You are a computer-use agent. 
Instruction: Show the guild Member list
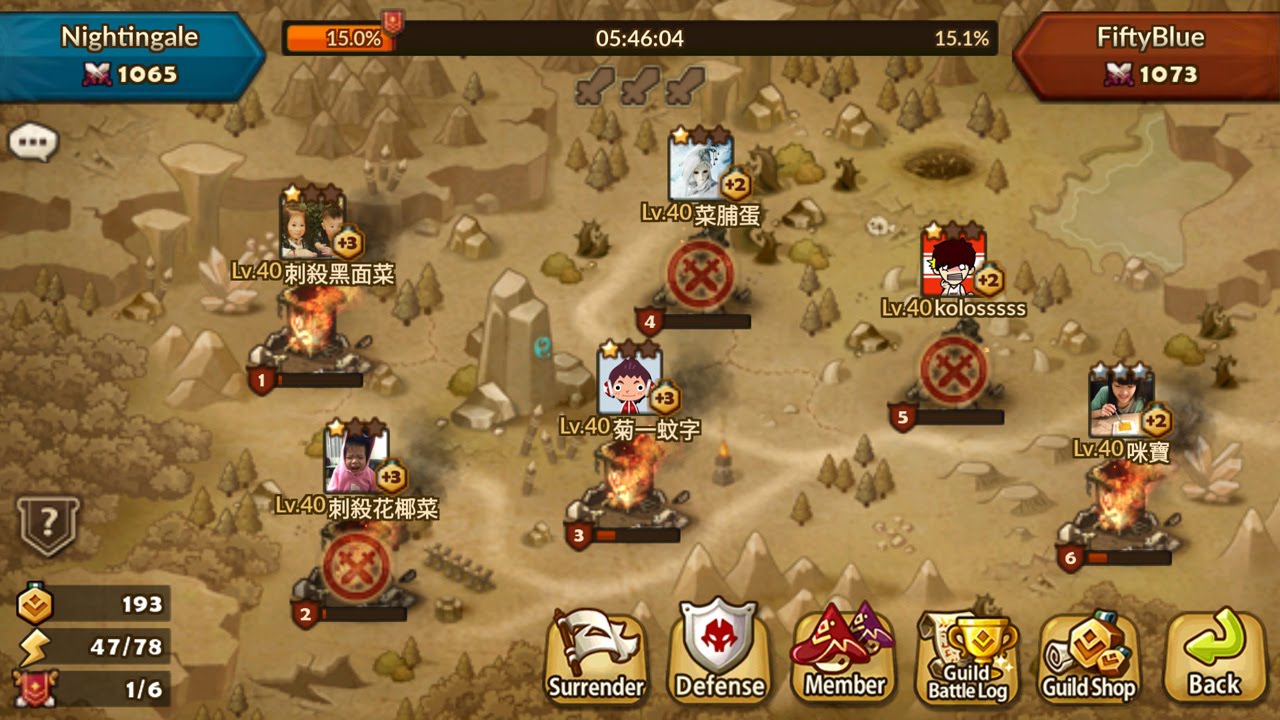pos(844,656)
